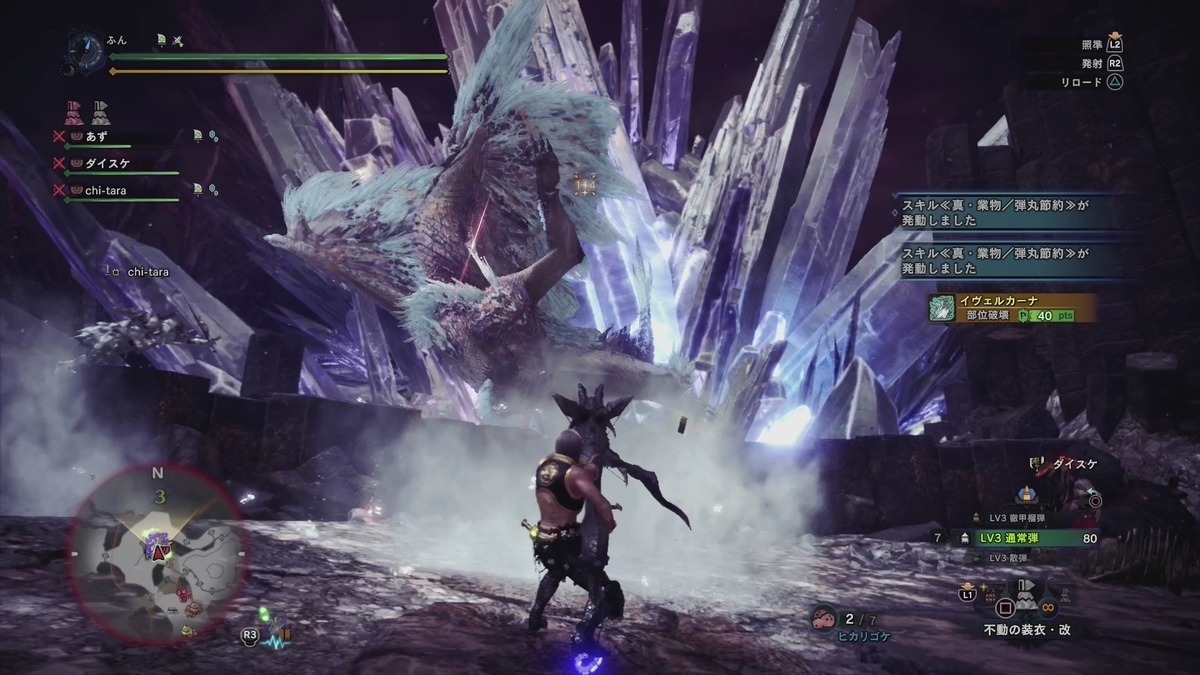This screenshot has height=675, width=1200.
Task: Click the grey mantle status icon
Action: coord(99,109)
